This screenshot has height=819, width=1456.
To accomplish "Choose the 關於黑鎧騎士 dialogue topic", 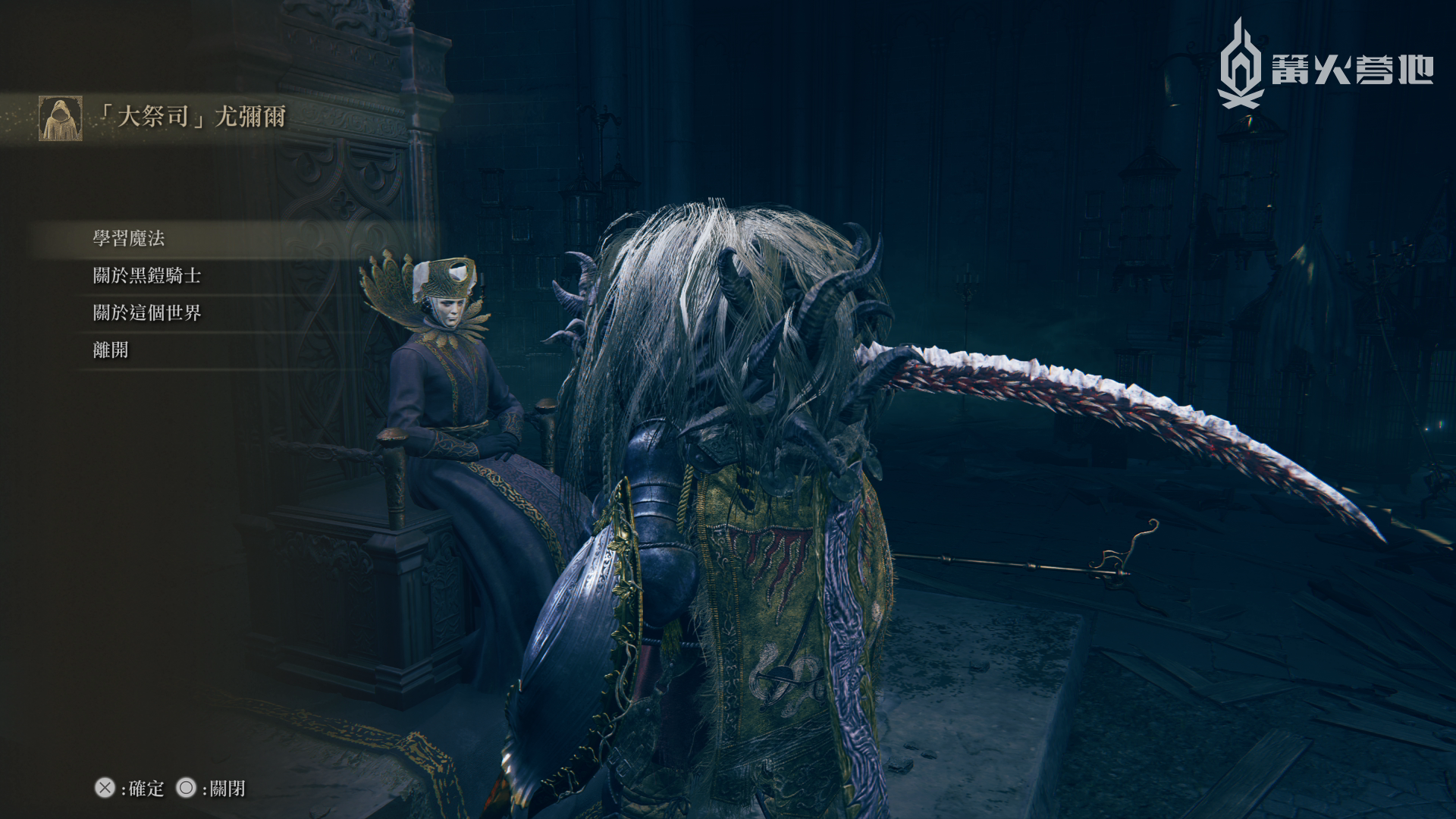I will (x=147, y=276).
